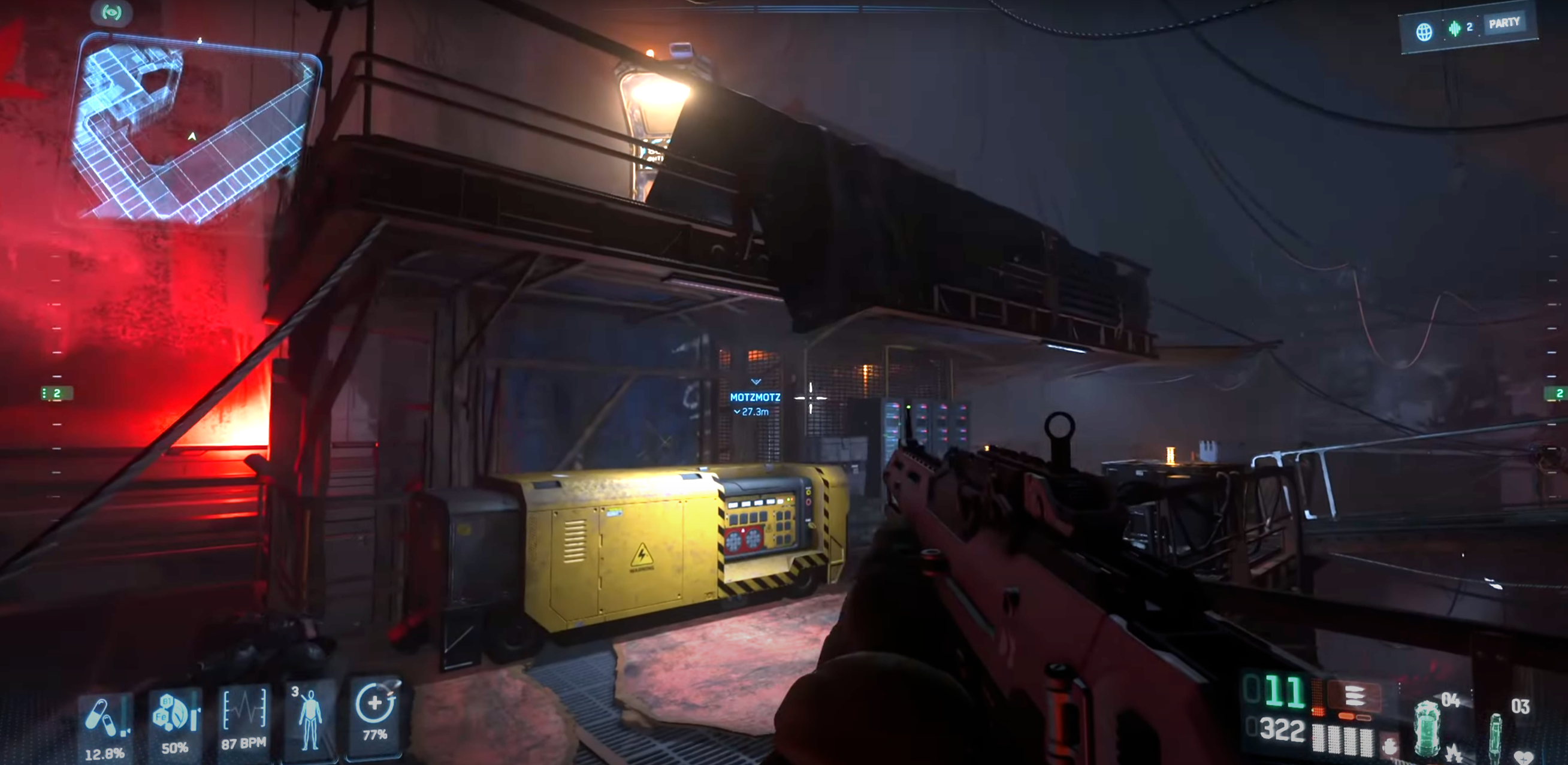
Task: Click the globe icon in the chat panel
Action: (x=1424, y=32)
